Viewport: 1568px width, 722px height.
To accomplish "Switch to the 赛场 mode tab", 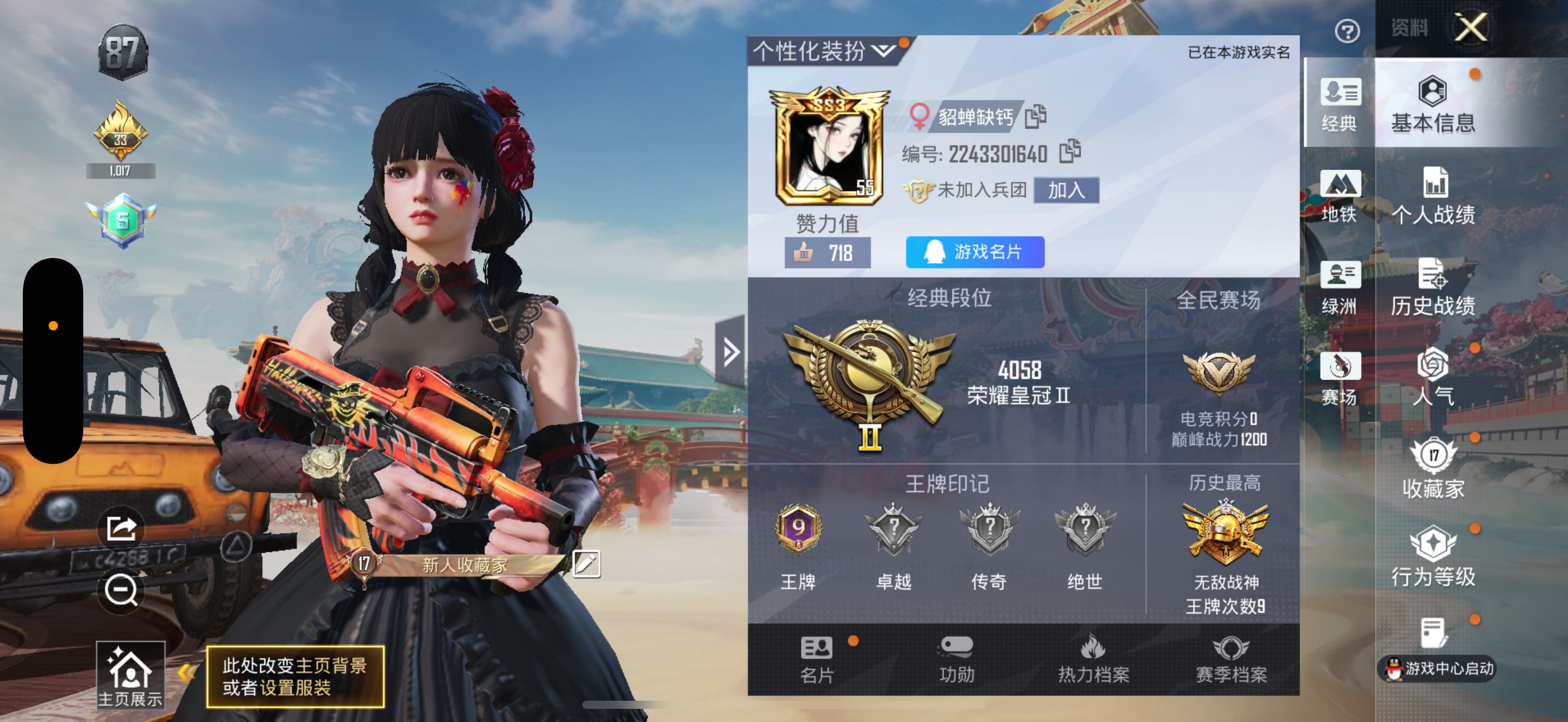I will pyautogui.click(x=1338, y=379).
